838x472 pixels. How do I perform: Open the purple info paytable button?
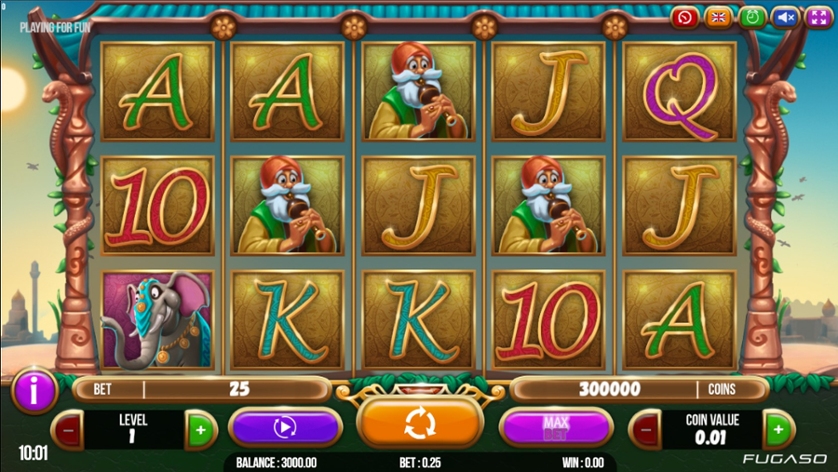33,391
